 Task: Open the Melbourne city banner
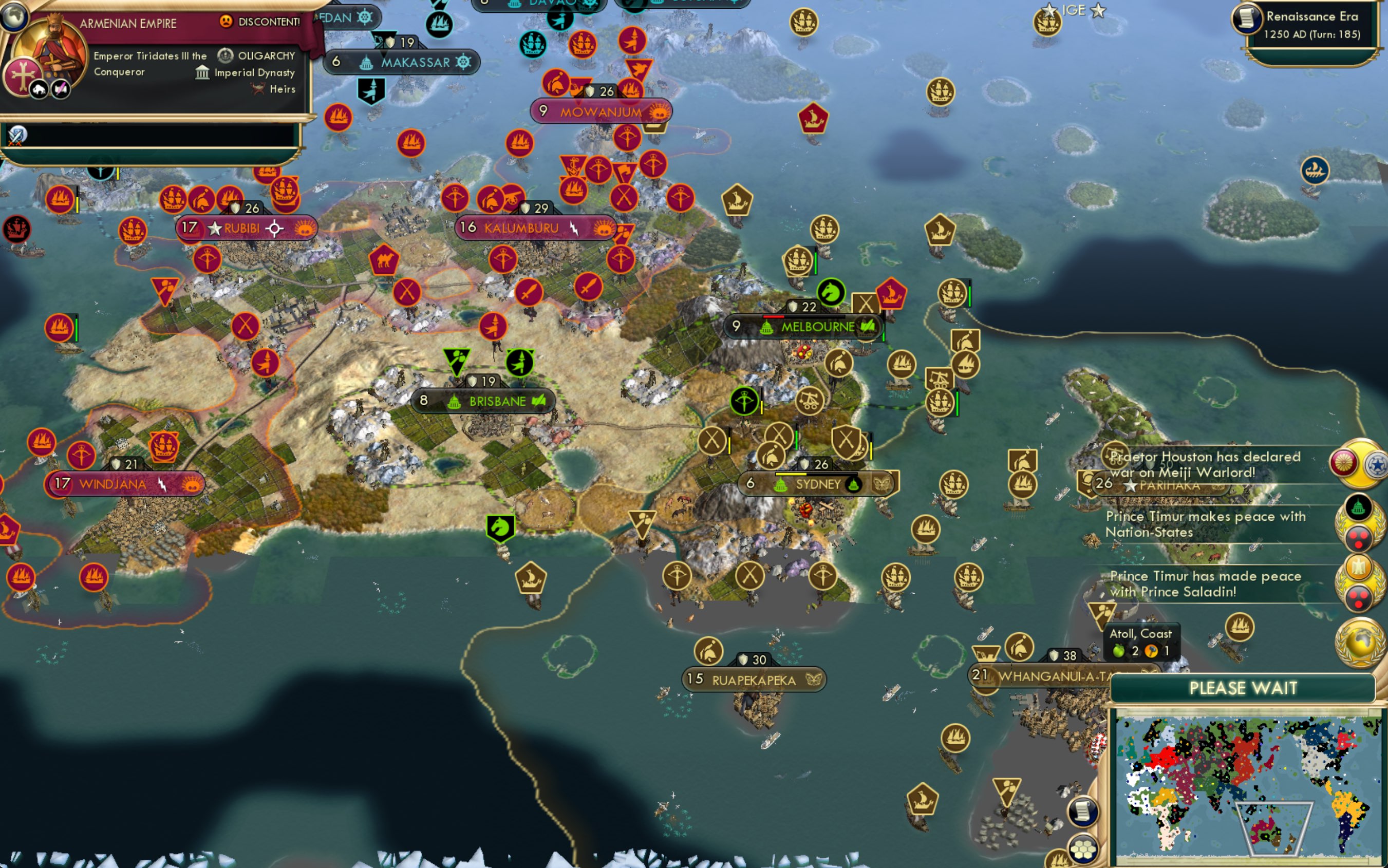click(x=815, y=327)
